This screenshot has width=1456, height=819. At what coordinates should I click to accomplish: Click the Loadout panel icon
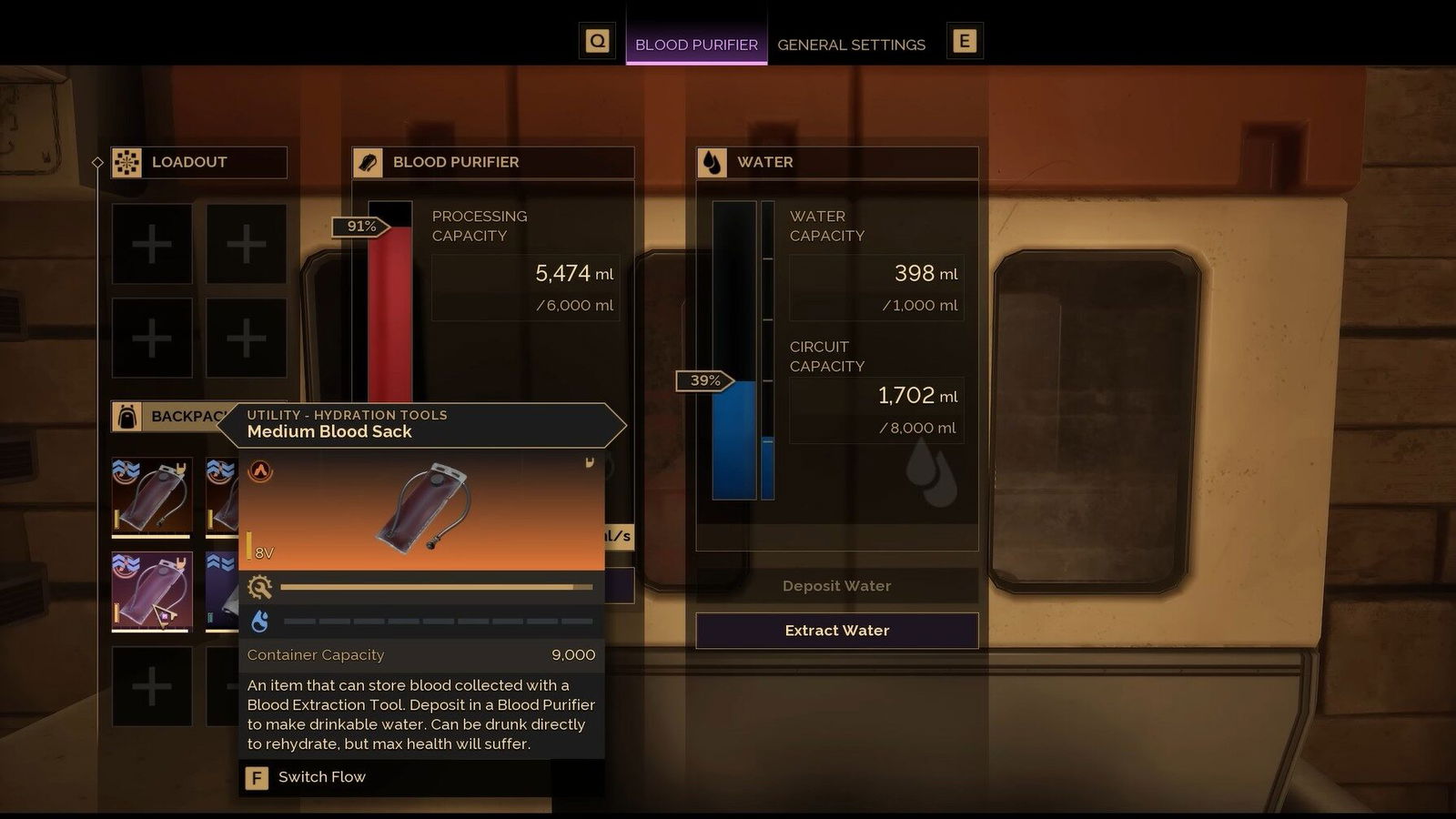(126, 163)
